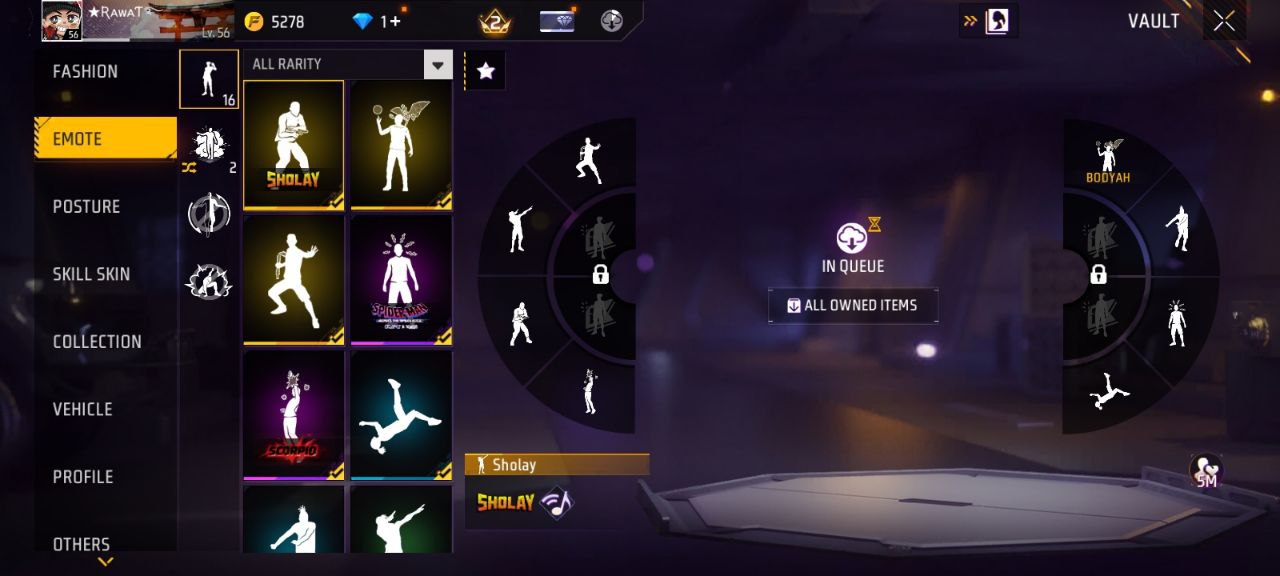
Task: Pick the Scorpio emote tile
Action: 294,415
